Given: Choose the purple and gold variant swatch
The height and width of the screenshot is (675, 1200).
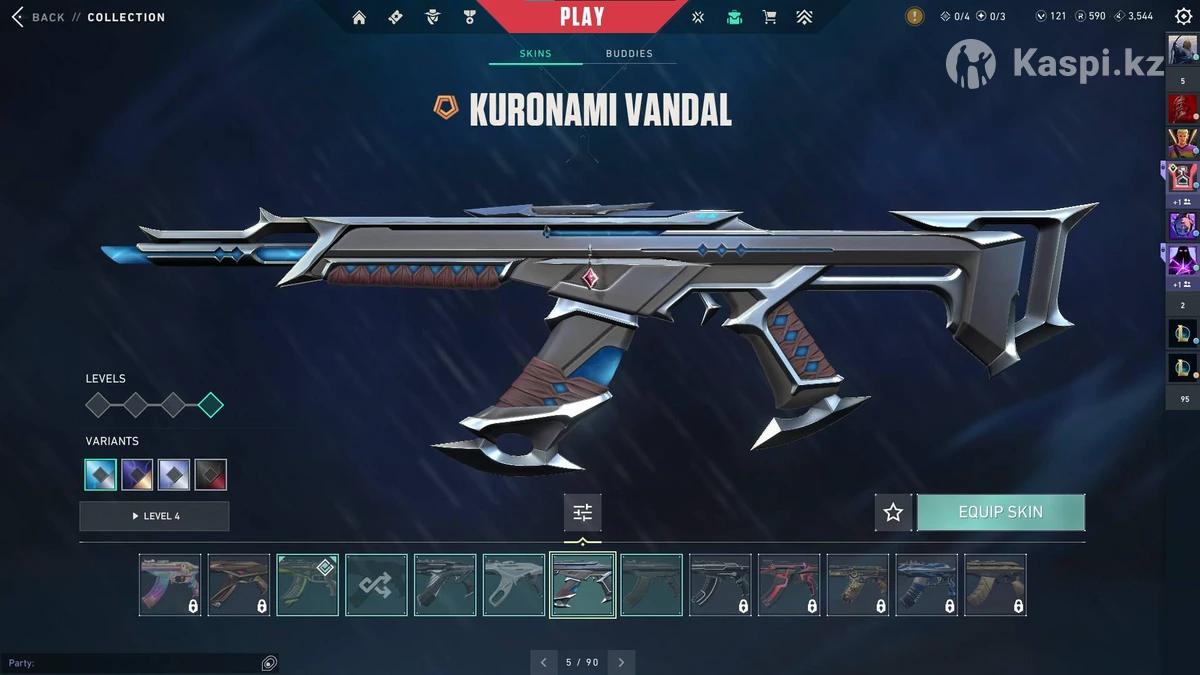Looking at the screenshot, I should coord(137,475).
